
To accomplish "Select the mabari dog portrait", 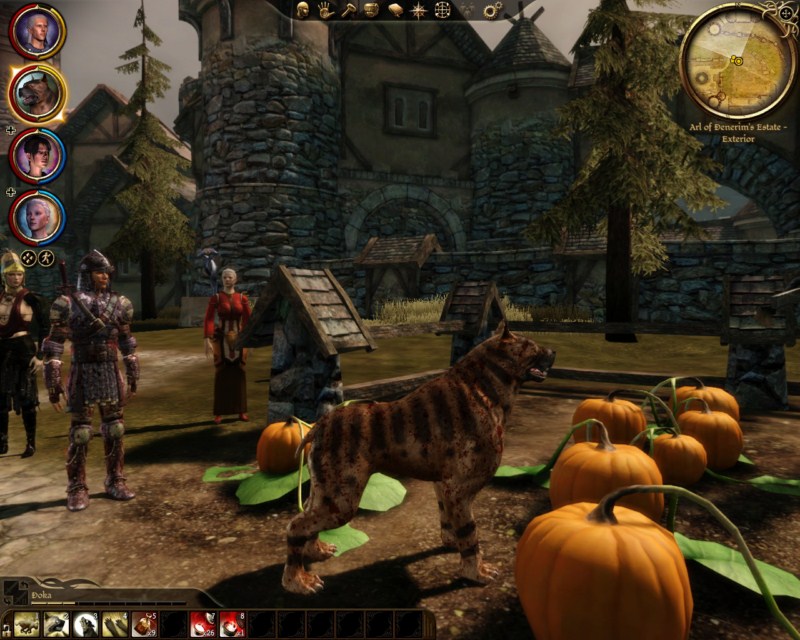I will point(38,93).
